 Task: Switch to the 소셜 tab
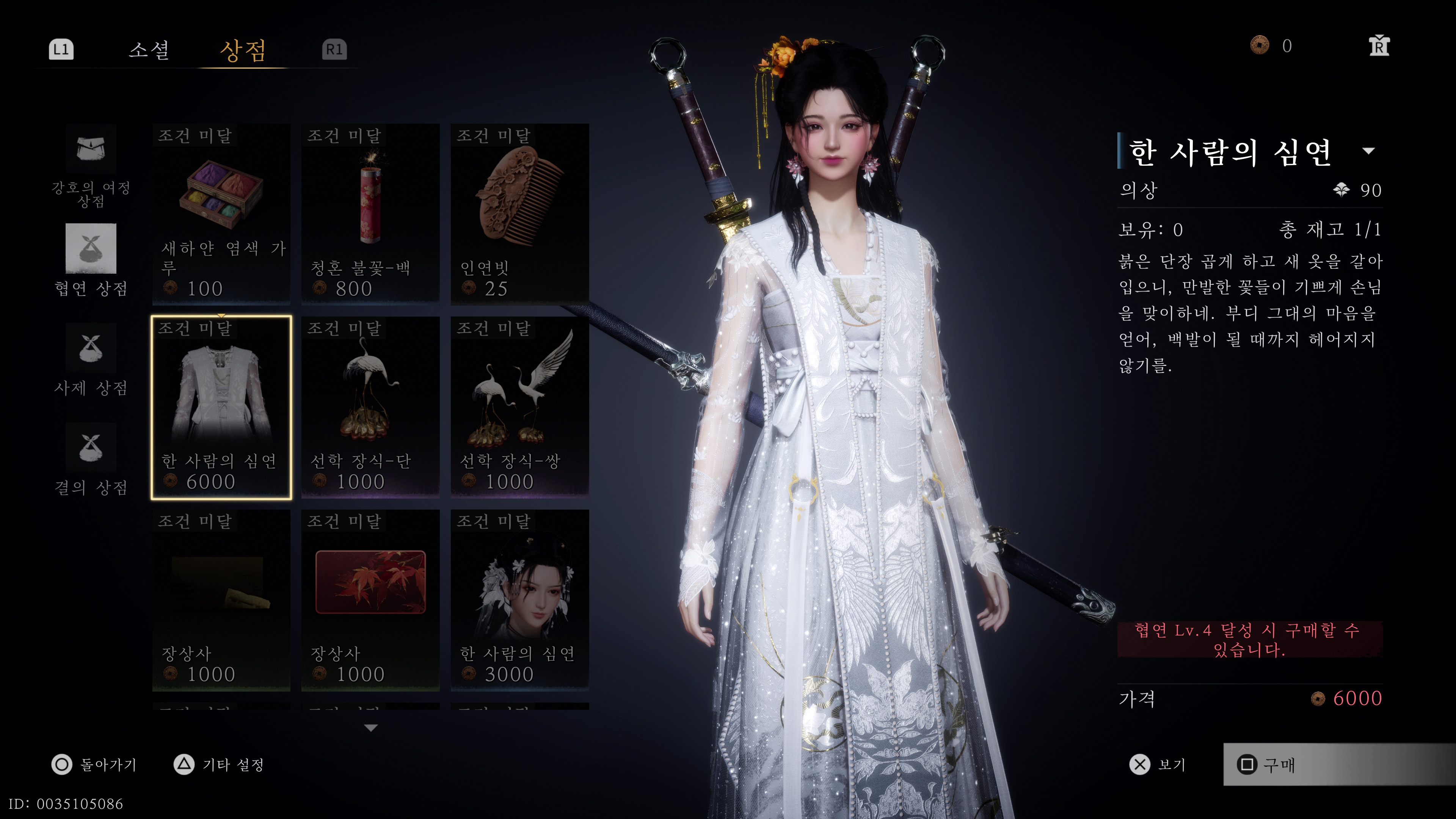(x=149, y=50)
